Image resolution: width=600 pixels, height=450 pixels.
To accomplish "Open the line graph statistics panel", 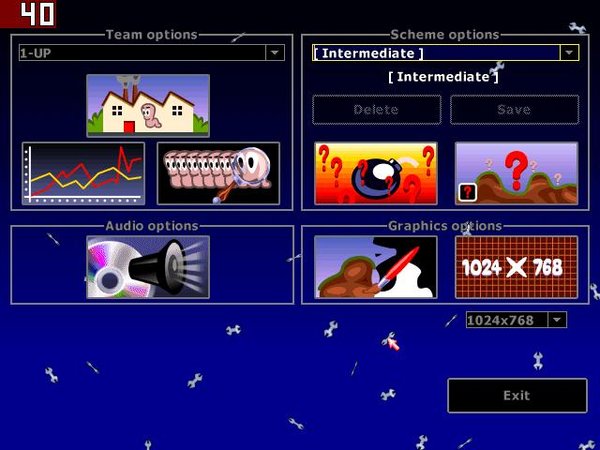I will [x=84, y=173].
